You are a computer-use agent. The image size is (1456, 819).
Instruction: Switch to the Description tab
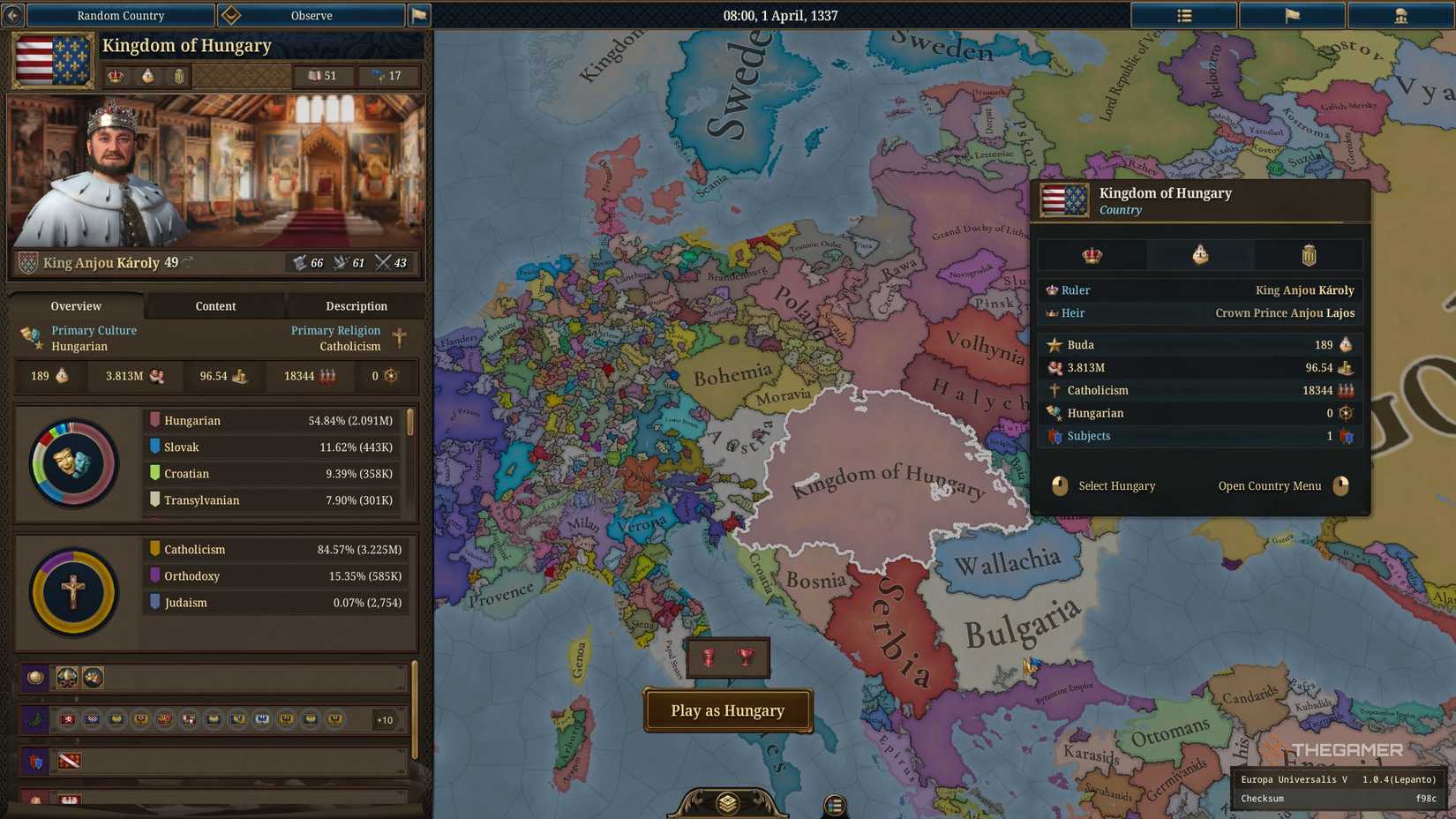356,306
